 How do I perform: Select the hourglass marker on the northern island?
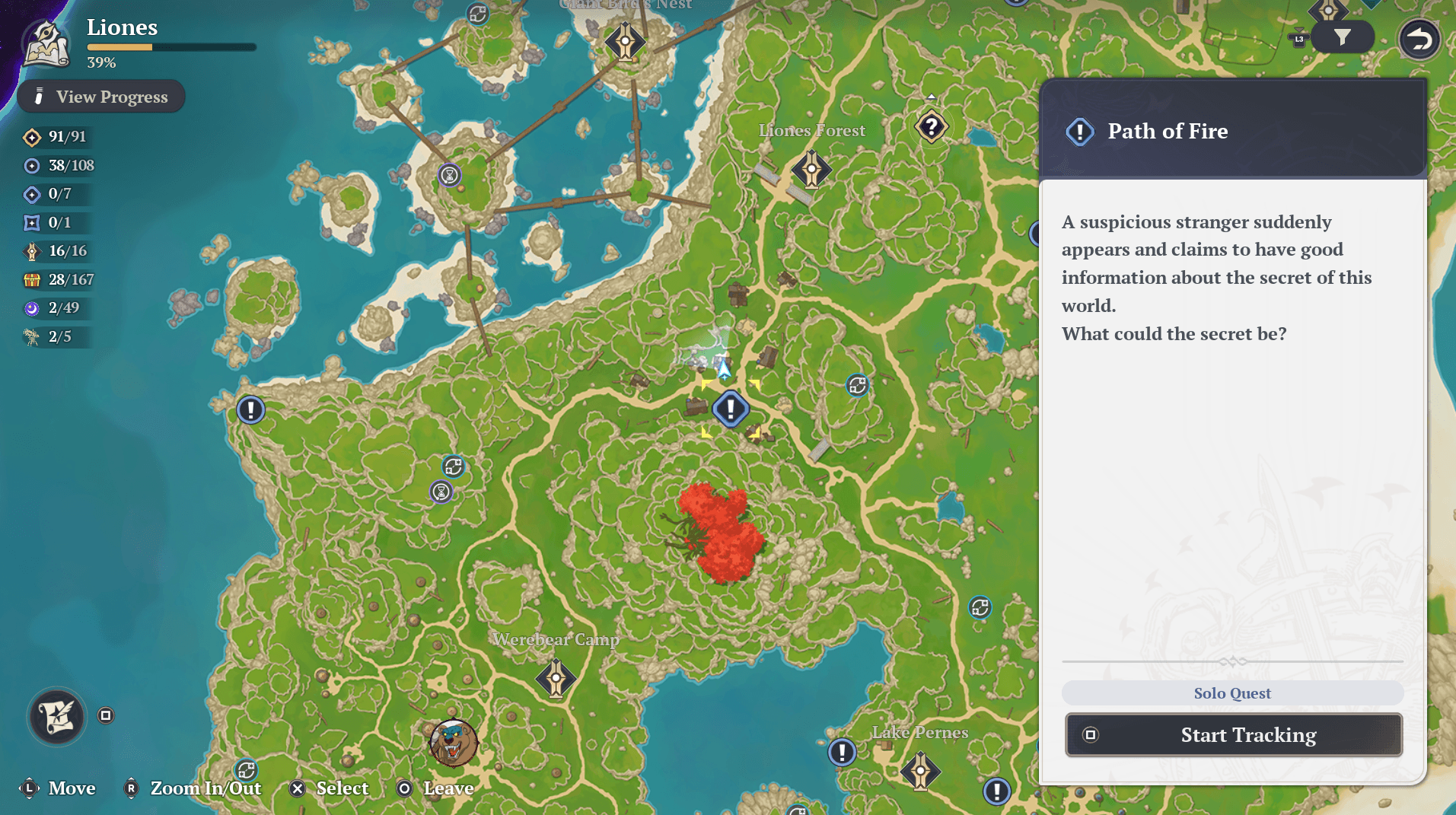tap(450, 176)
